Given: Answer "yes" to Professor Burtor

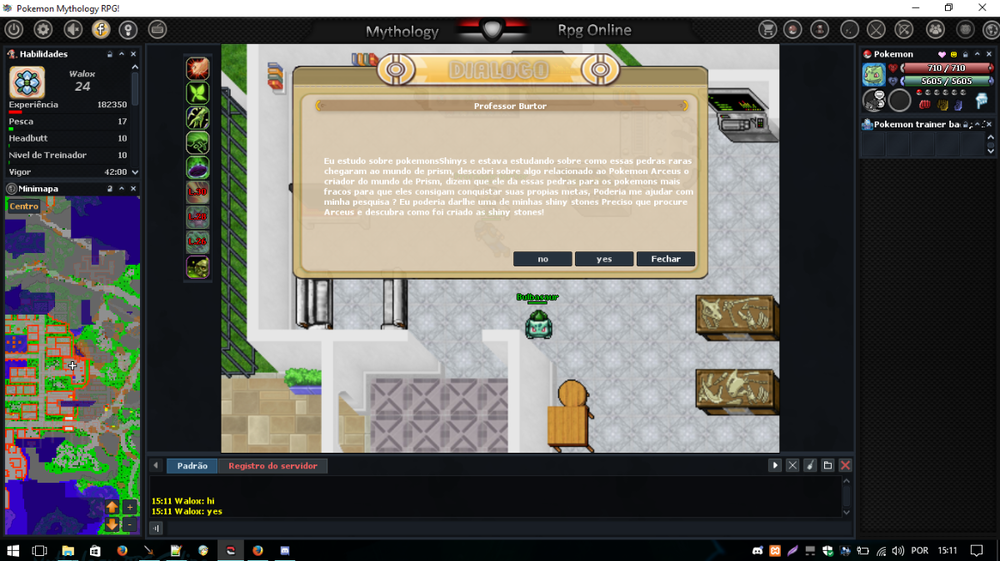Looking at the screenshot, I should (604, 259).
